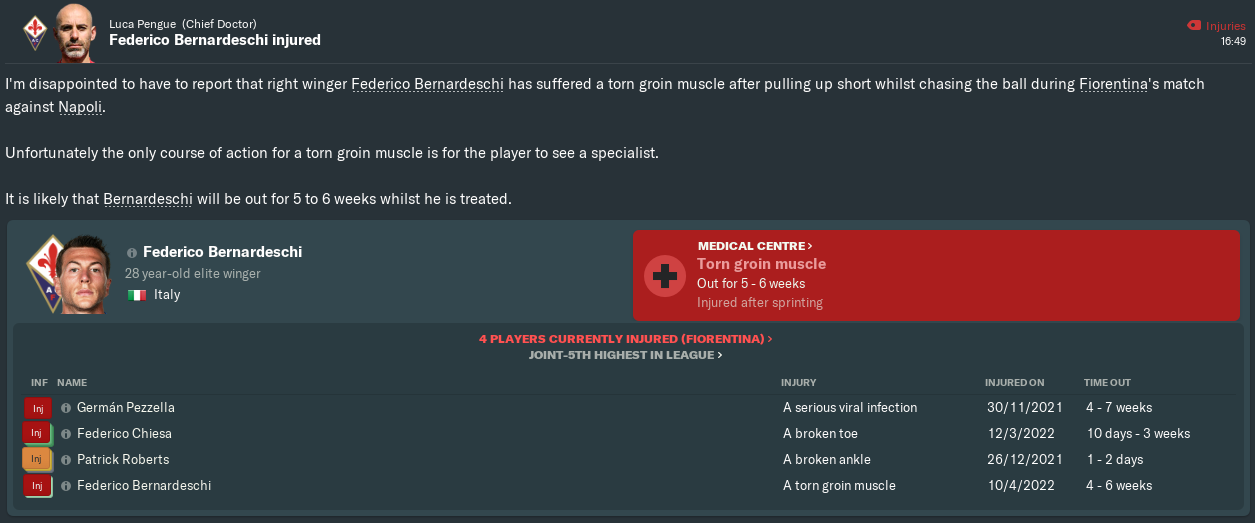This screenshot has width=1255, height=523.
Task: Open Federico Bernardeschi link in message text
Action: tap(426, 84)
